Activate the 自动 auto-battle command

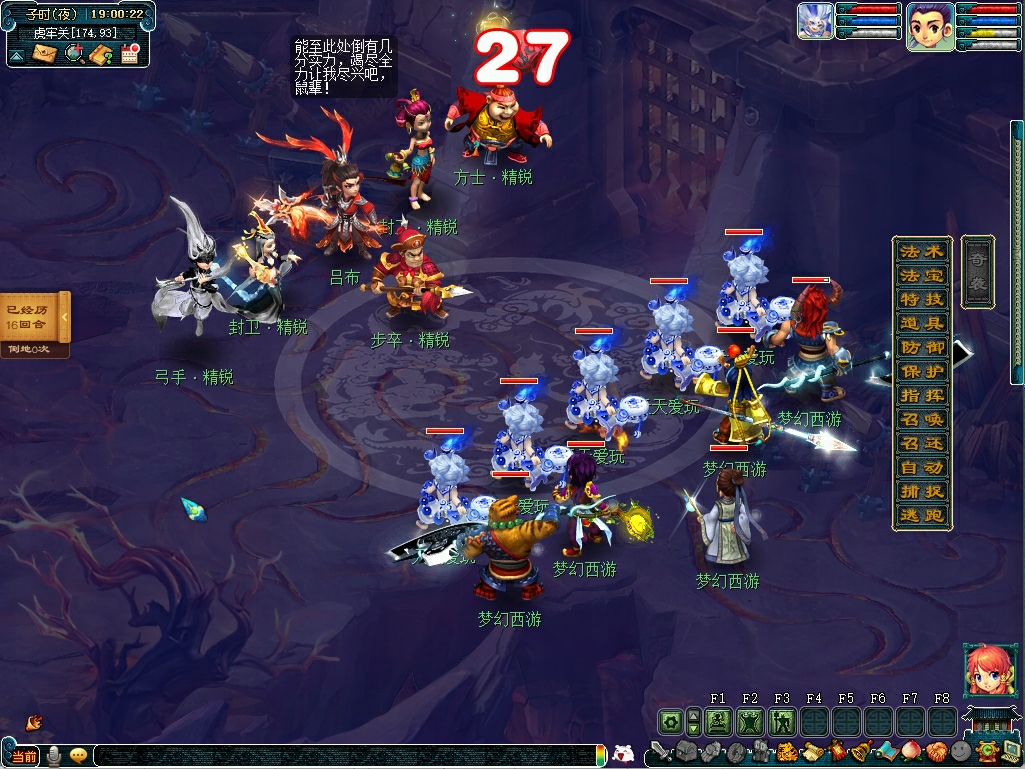(x=921, y=467)
